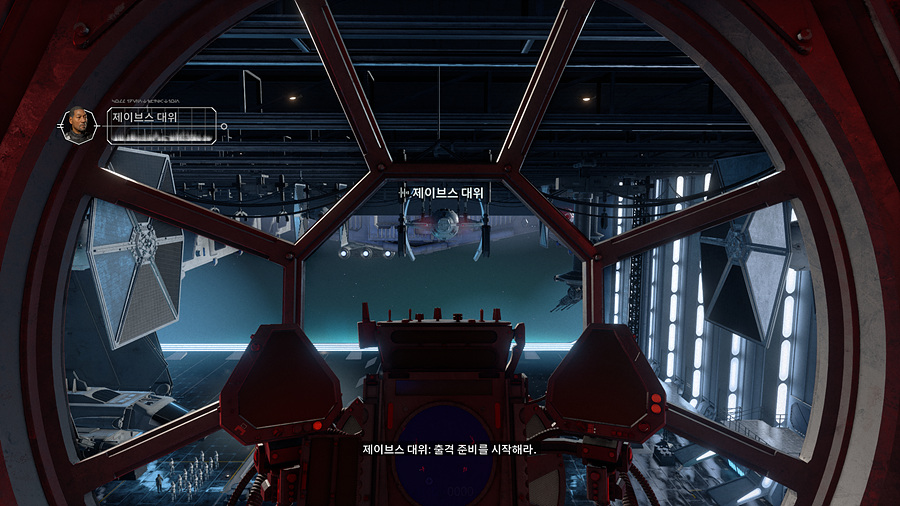The image size is (900, 506).
Task: Select the 제이브스 대위 comms name panel
Action: [158, 125]
